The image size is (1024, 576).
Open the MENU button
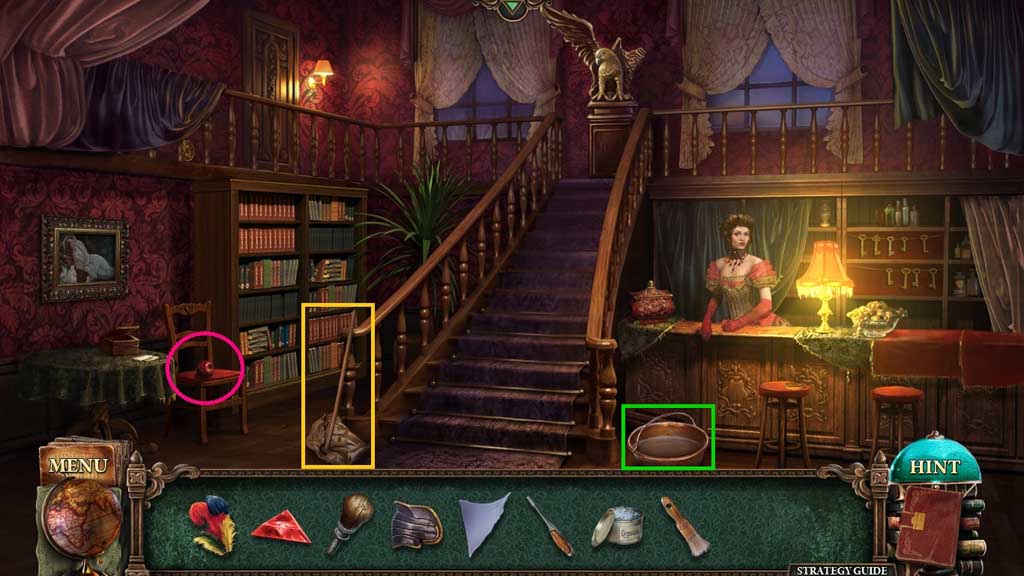(77, 466)
